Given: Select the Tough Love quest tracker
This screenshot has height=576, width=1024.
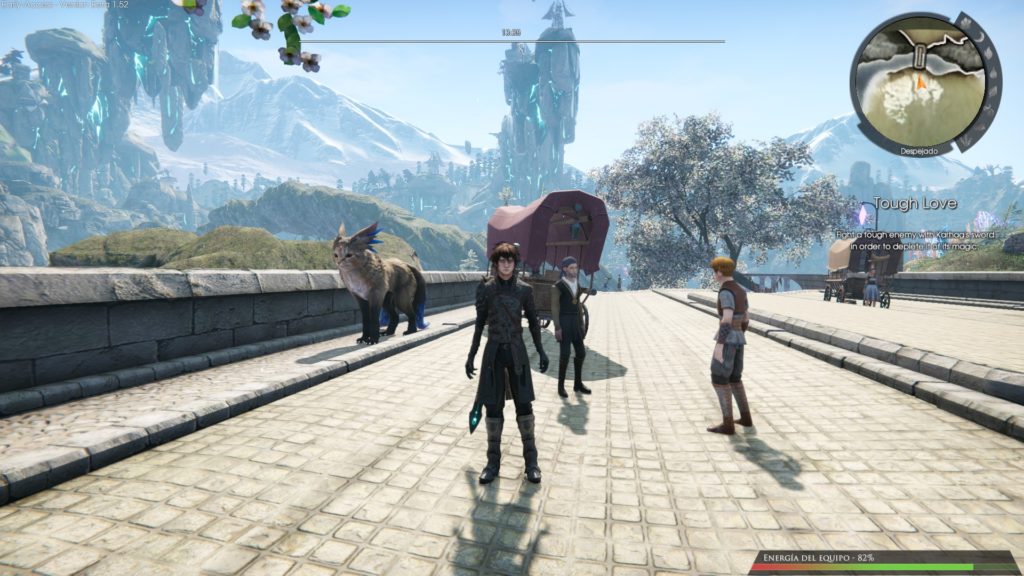Looking at the screenshot, I should tap(915, 204).
